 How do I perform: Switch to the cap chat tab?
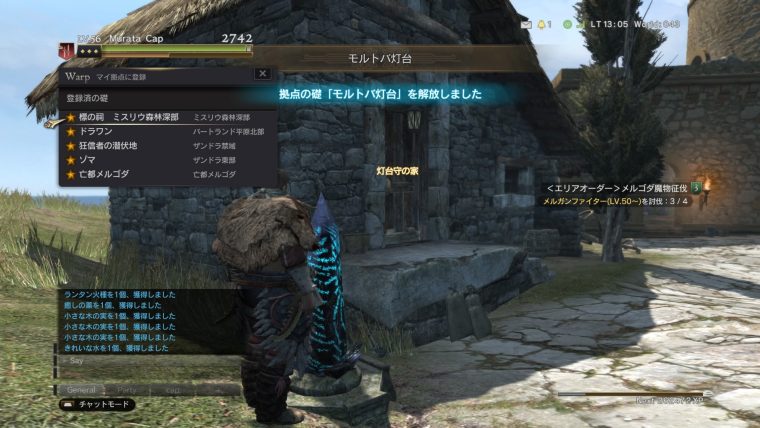tap(173, 389)
